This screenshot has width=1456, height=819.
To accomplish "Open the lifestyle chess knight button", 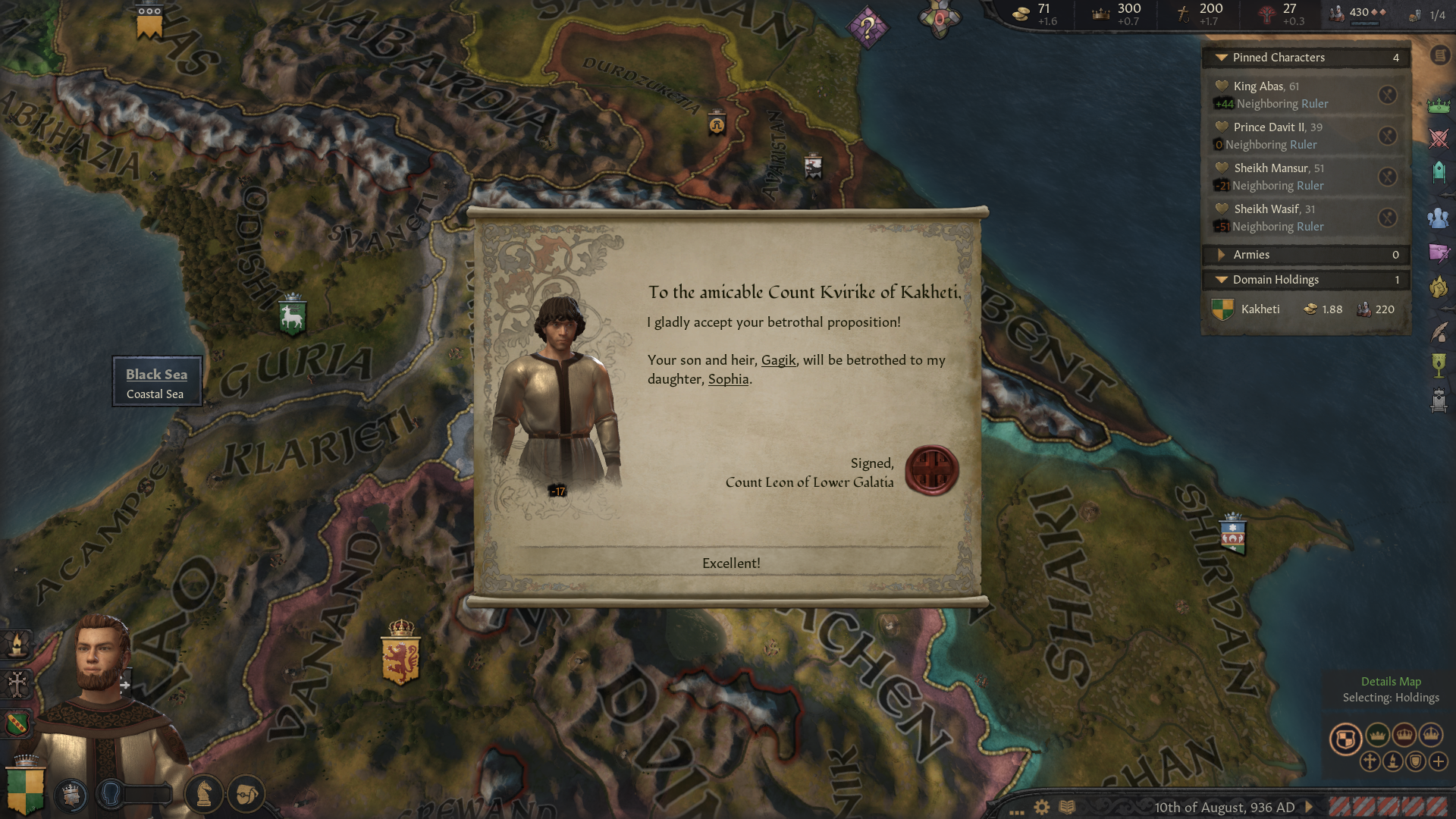I will coord(203,794).
